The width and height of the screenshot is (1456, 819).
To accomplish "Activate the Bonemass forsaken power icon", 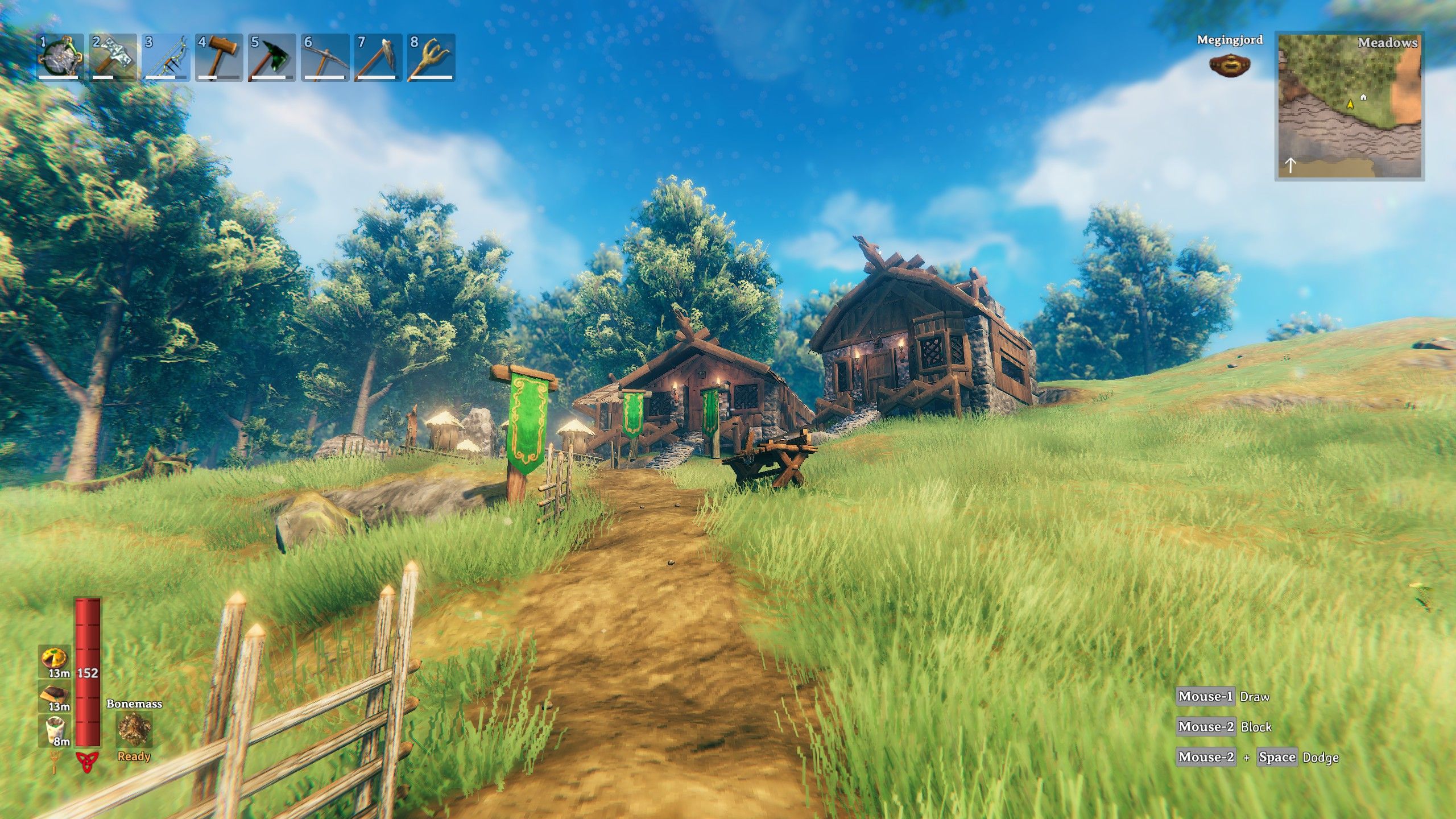I will pos(134,730).
